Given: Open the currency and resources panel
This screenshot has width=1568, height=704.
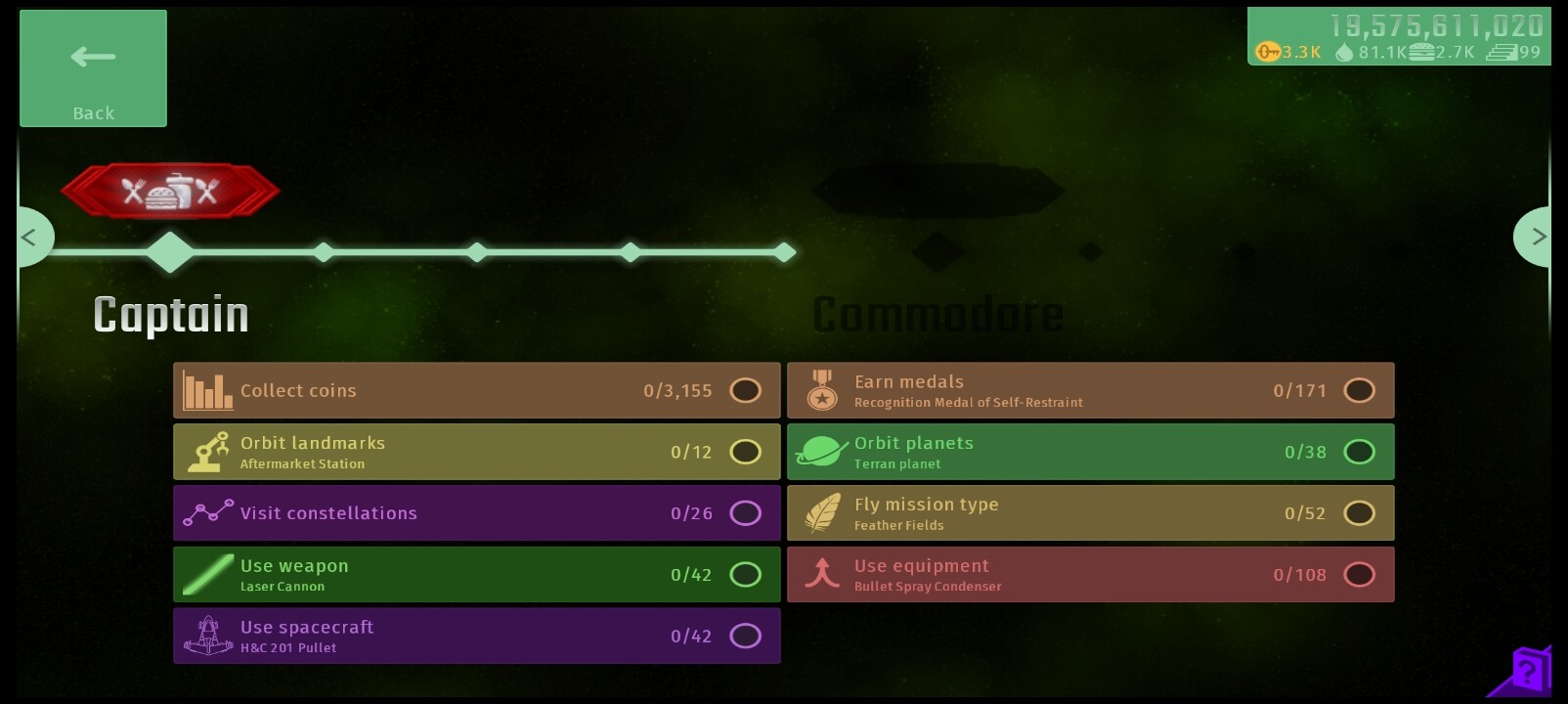Looking at the screenshot, I should [x=1398, y=37].
